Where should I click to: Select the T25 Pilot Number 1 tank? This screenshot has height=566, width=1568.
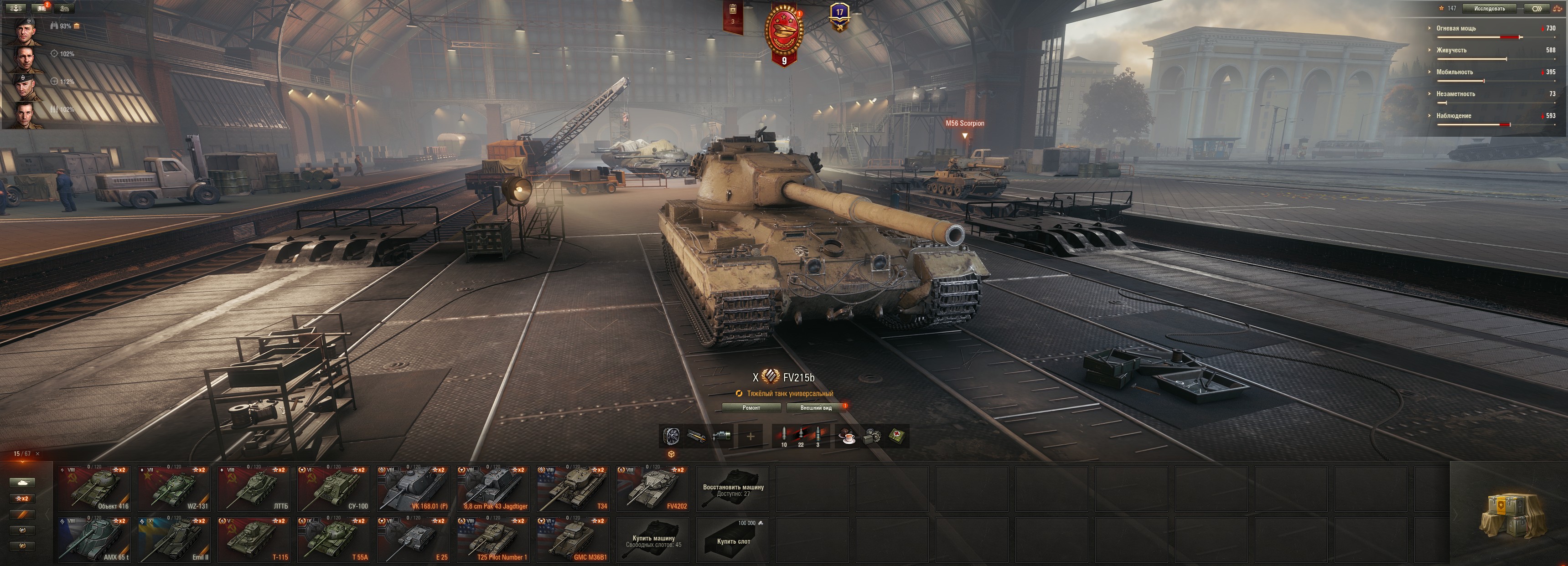(x=493, y=540)
